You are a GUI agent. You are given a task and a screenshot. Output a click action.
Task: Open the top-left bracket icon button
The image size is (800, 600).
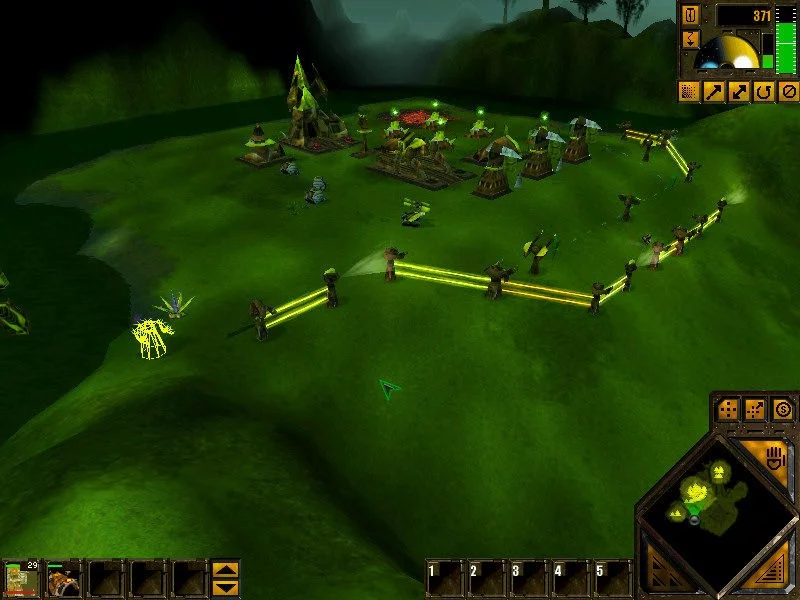pos(691,15)
